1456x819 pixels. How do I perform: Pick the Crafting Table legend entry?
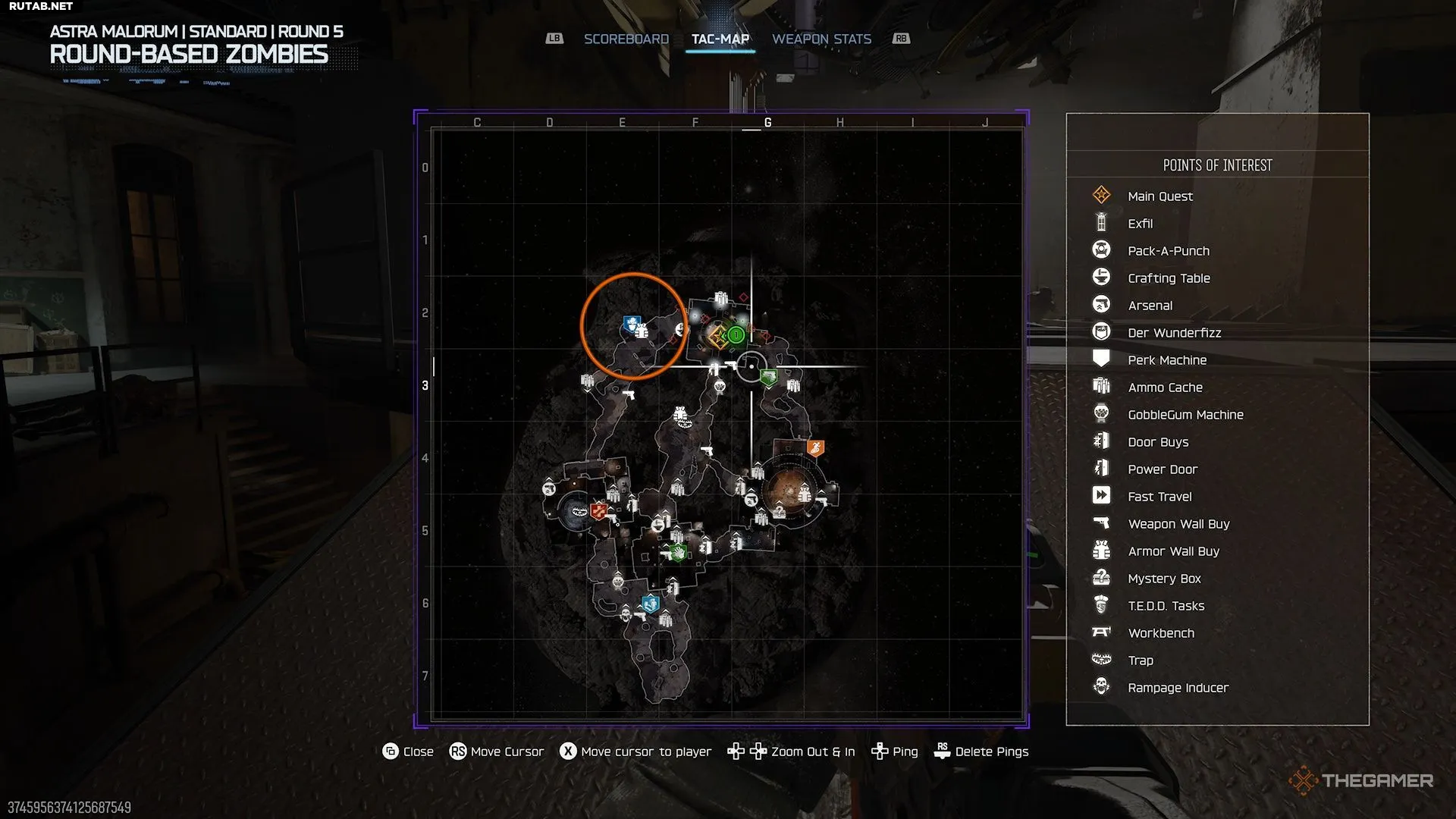click(x=1169, y=278)
